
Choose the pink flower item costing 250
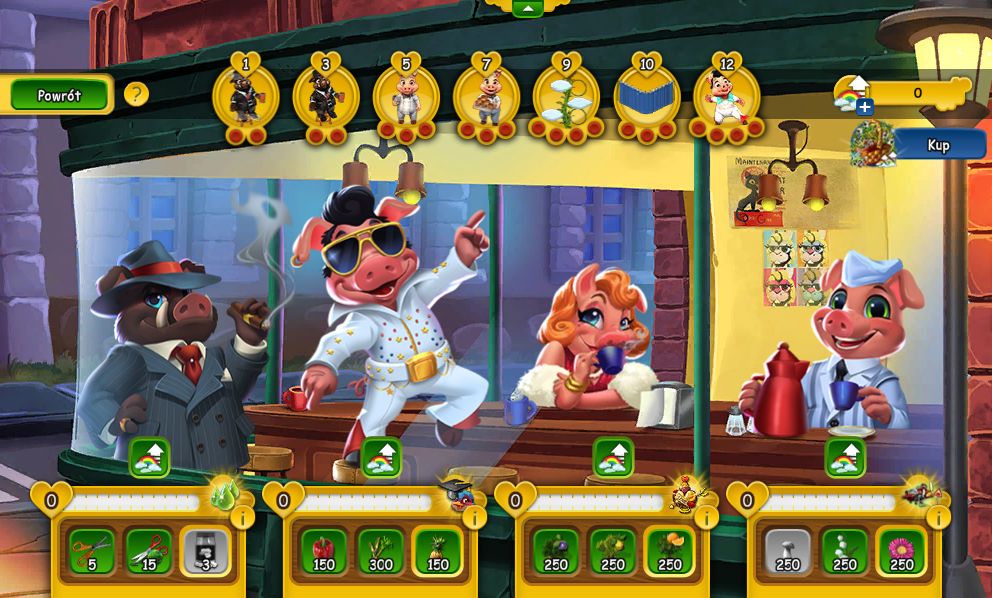click(x=902, y=551)
